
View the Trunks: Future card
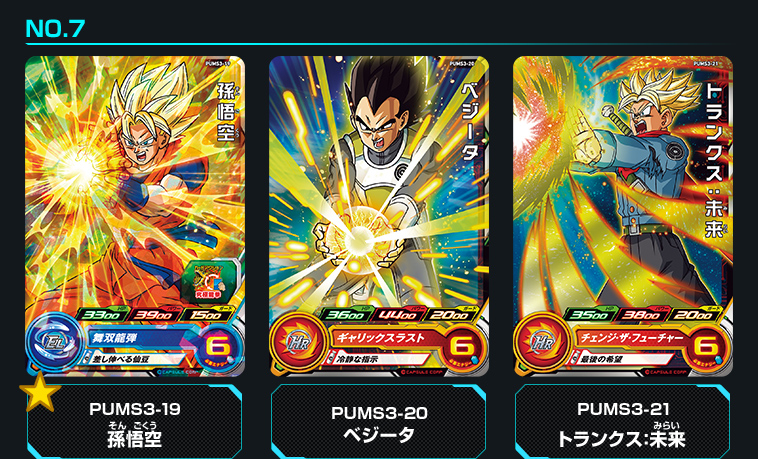pyautogui.click(x=622, y=216)
